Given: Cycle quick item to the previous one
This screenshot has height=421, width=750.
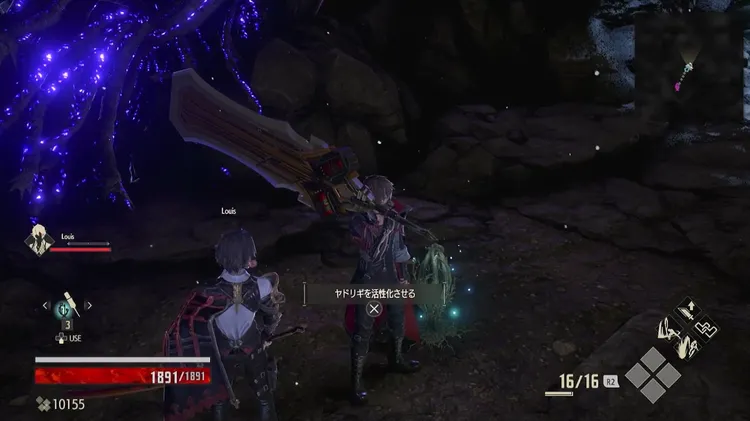Looking at the screenshot, I should click(45, 305).
